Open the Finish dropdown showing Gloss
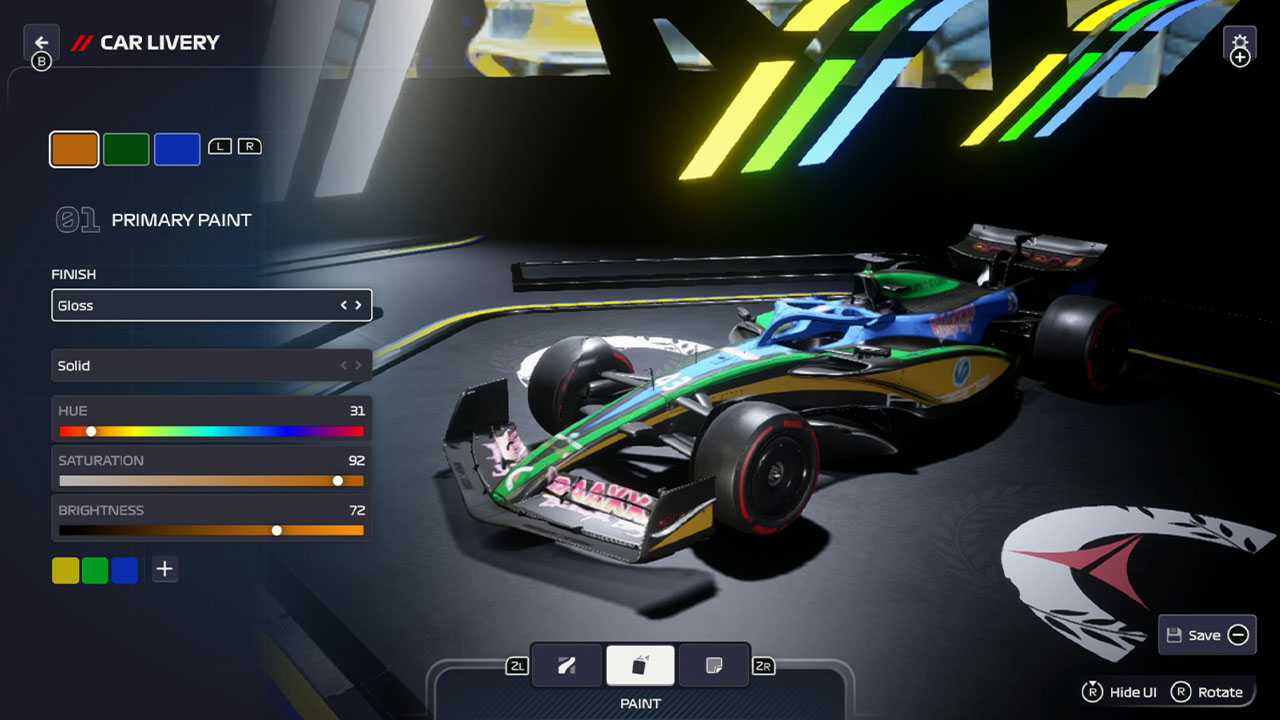Viewport: 1280px width, 720px height. (x=211, y=305)
